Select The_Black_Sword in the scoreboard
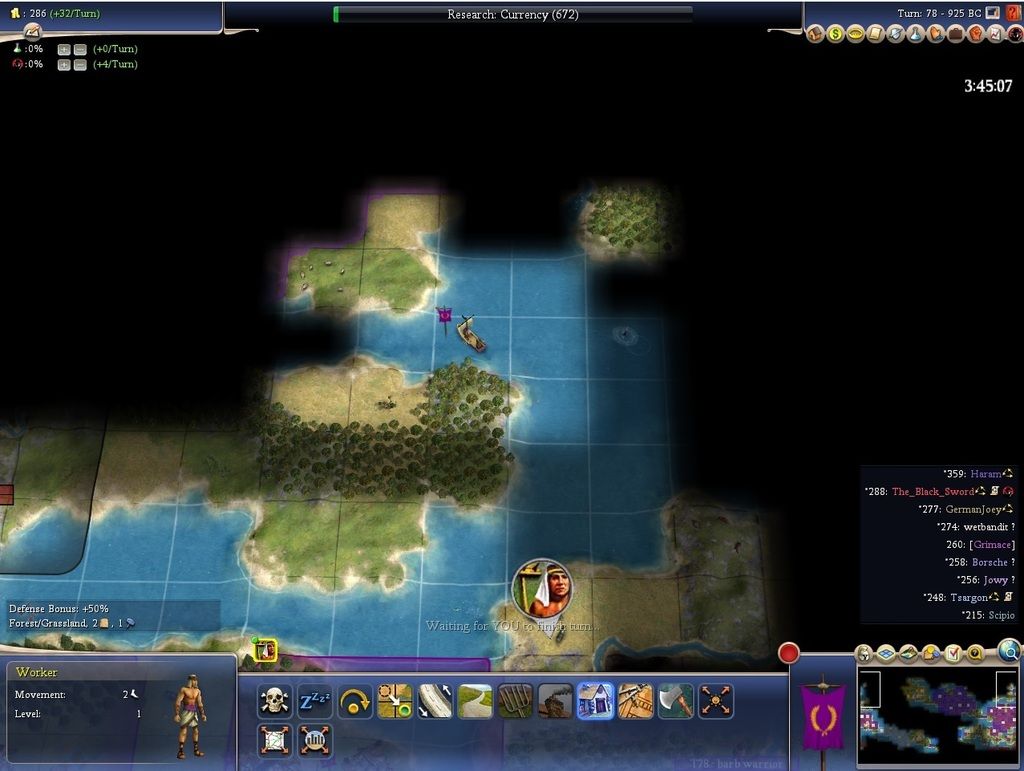The height and width of the screenshot is (771, 1024). 932,491
